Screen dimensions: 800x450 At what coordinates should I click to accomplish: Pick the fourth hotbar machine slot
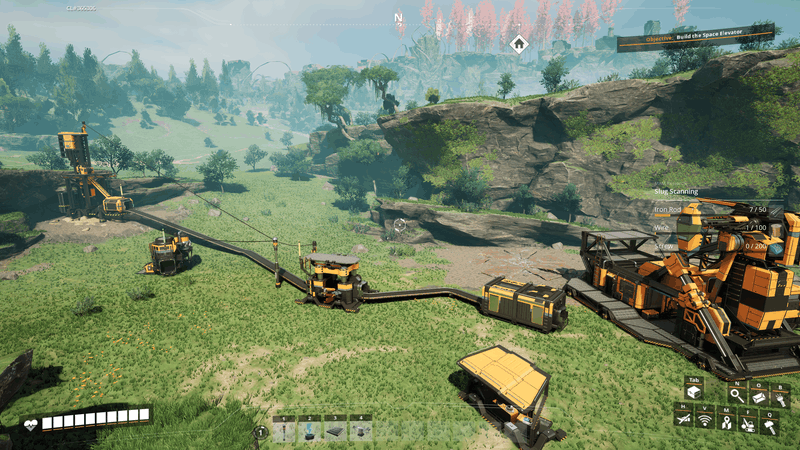point(360,431)
